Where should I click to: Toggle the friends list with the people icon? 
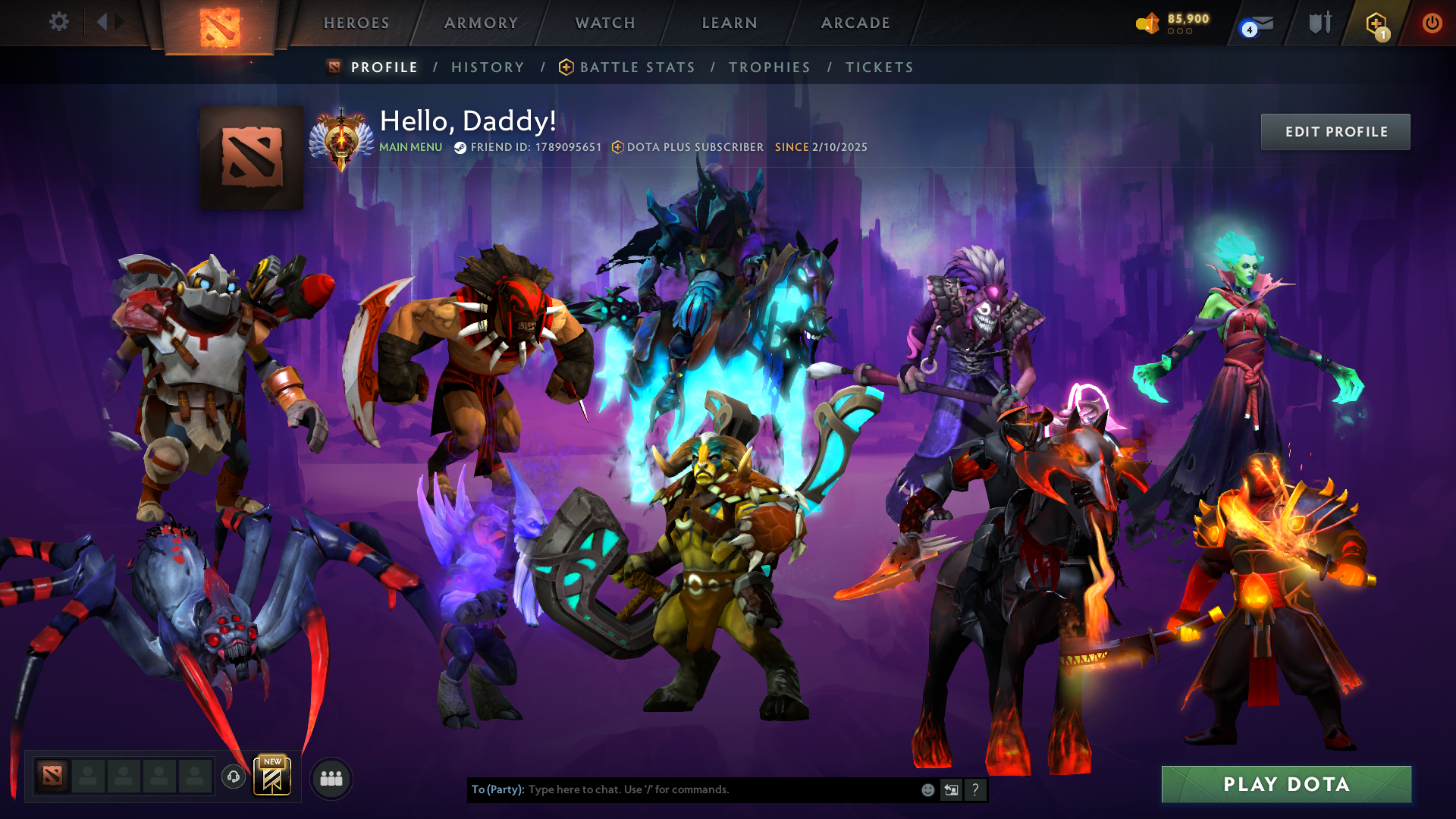[x=330, y=777]
